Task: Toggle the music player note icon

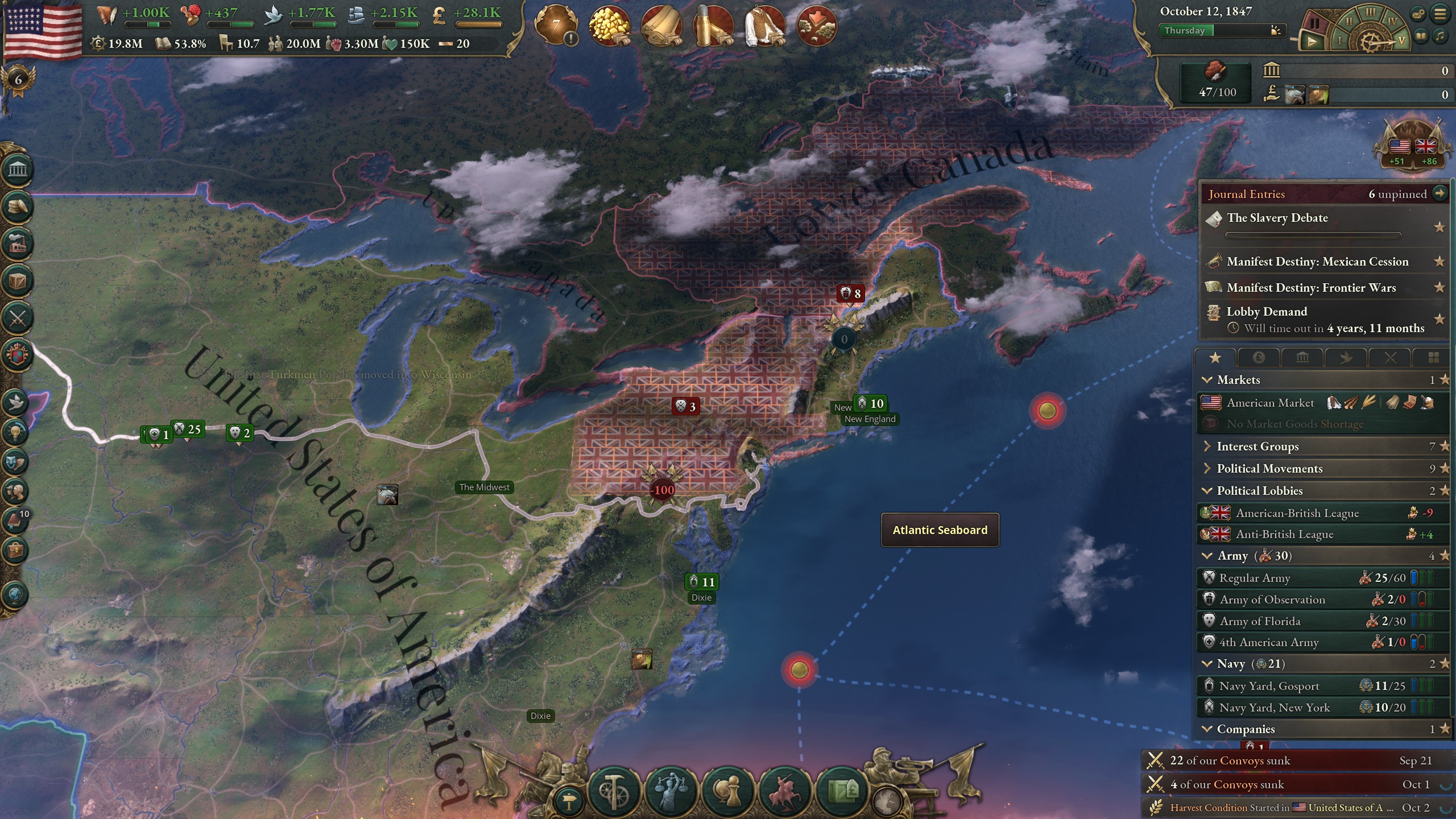Action: 1440,37
